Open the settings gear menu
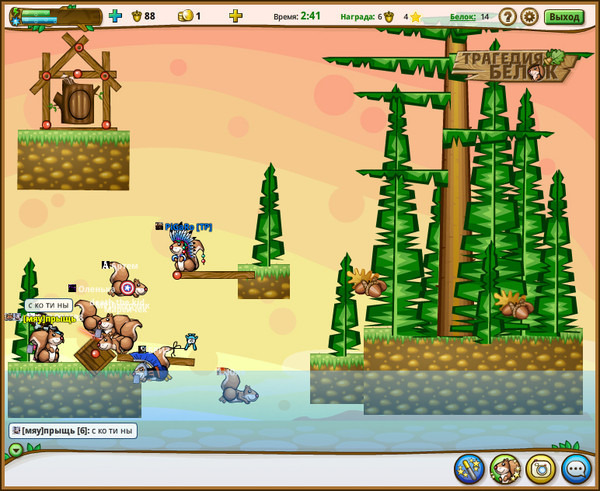This screenshot has height=491, width=600. click(529, 16)
